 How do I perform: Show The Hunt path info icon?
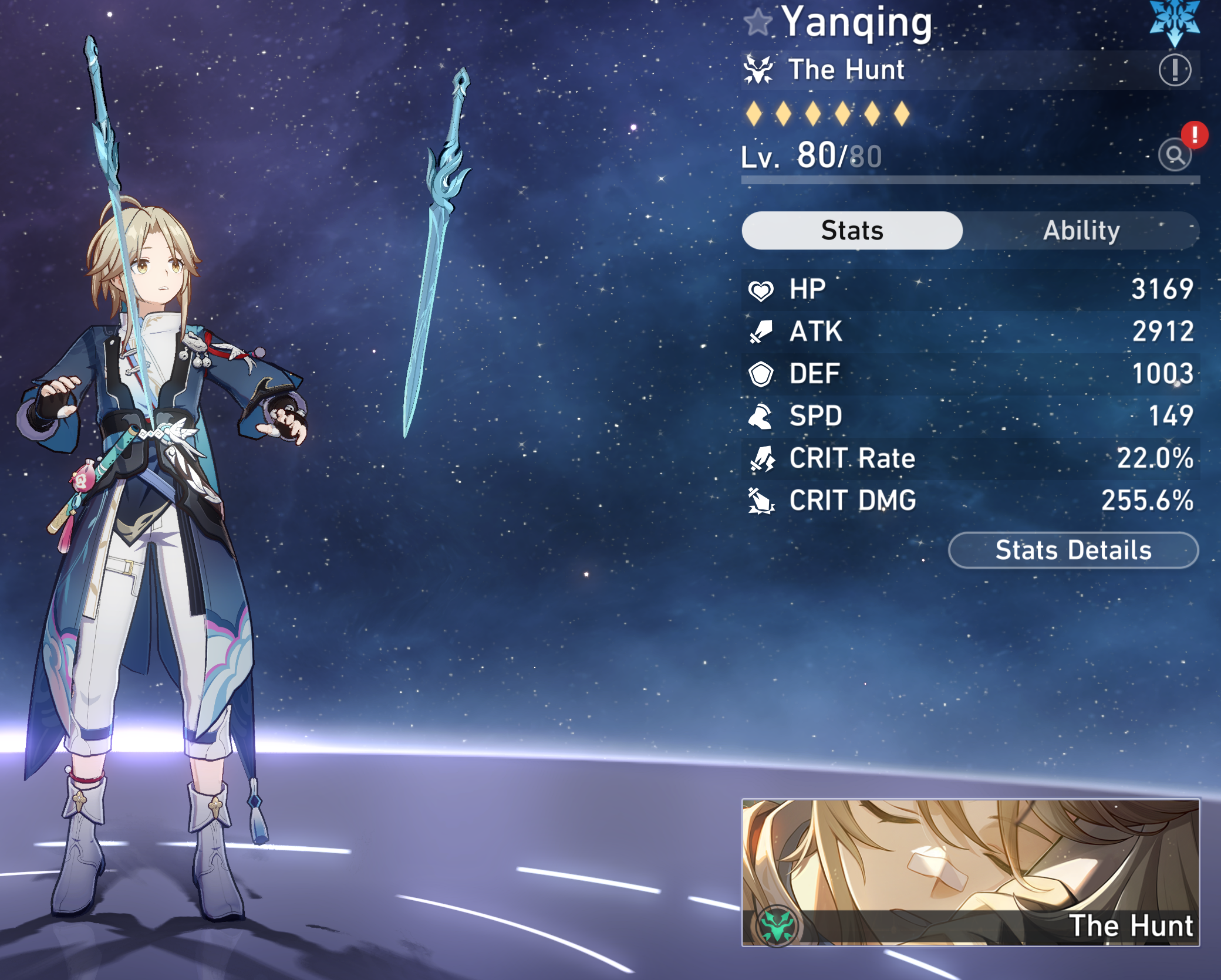[x=1175, y=70]
